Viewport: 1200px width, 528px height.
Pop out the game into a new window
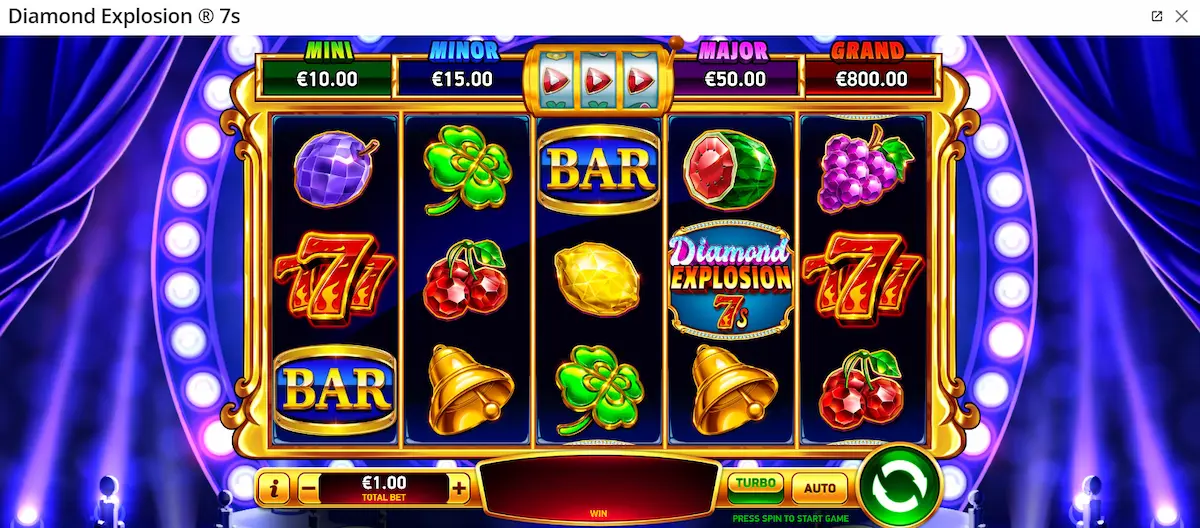point(1157,16)
